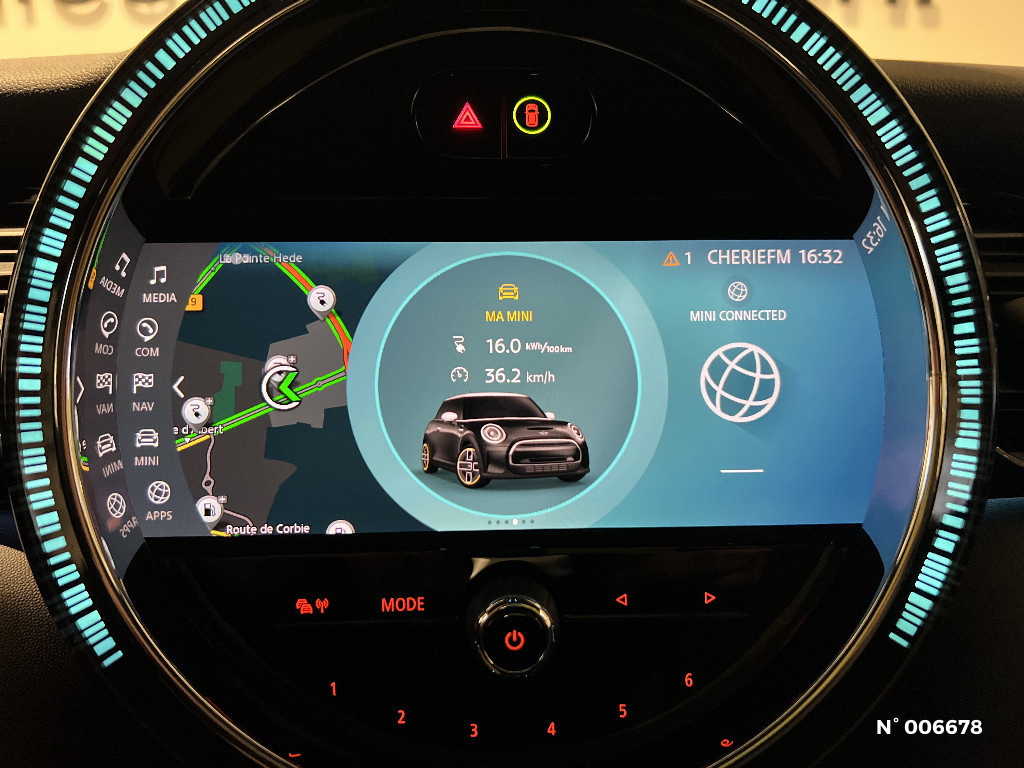Viewport: 1024px width, 768px height.
Task: Tap the MODE button
Action: pyautogui.click(x=403, y=605)
